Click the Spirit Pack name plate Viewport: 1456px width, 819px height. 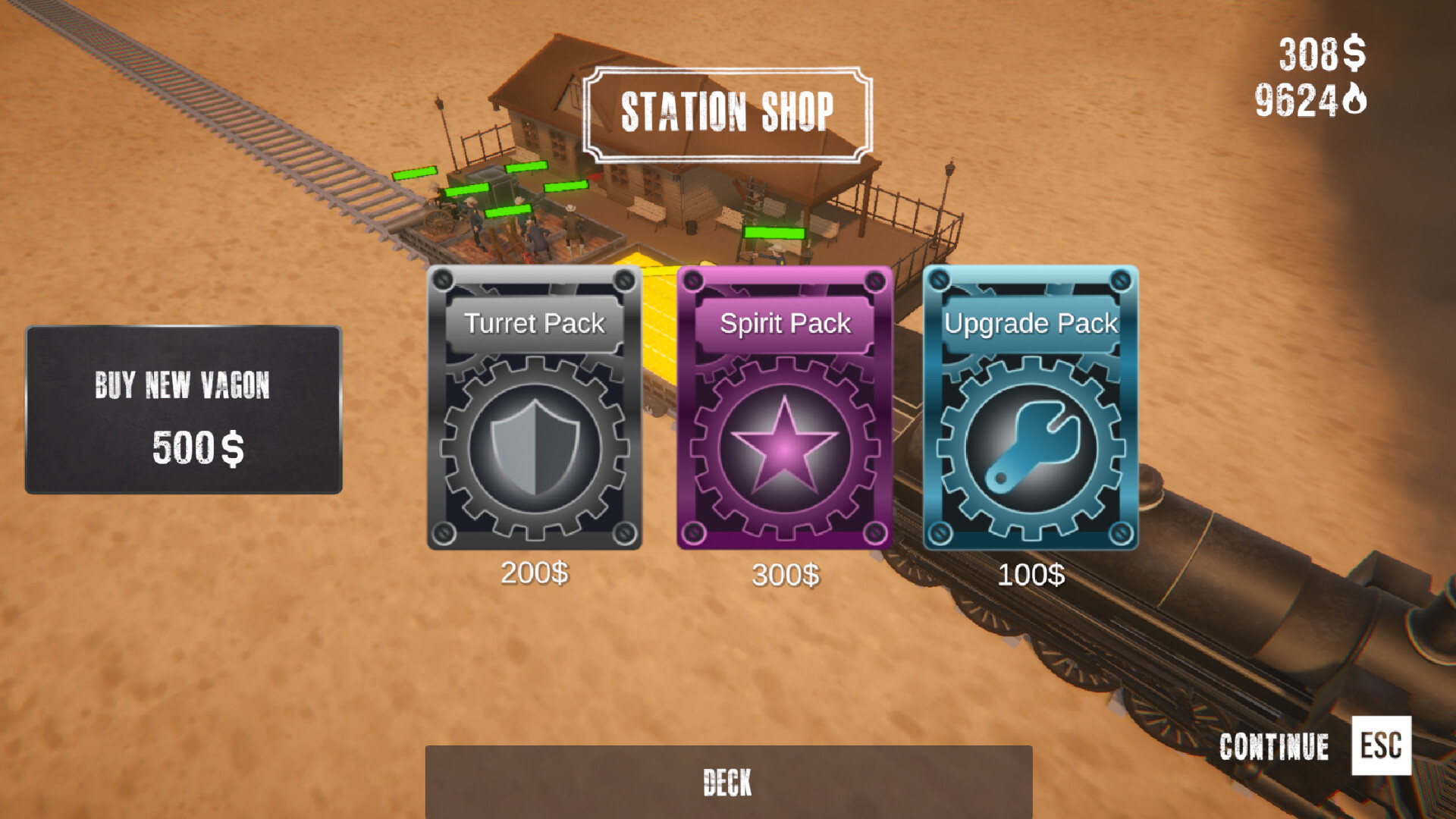click(786, 323)
